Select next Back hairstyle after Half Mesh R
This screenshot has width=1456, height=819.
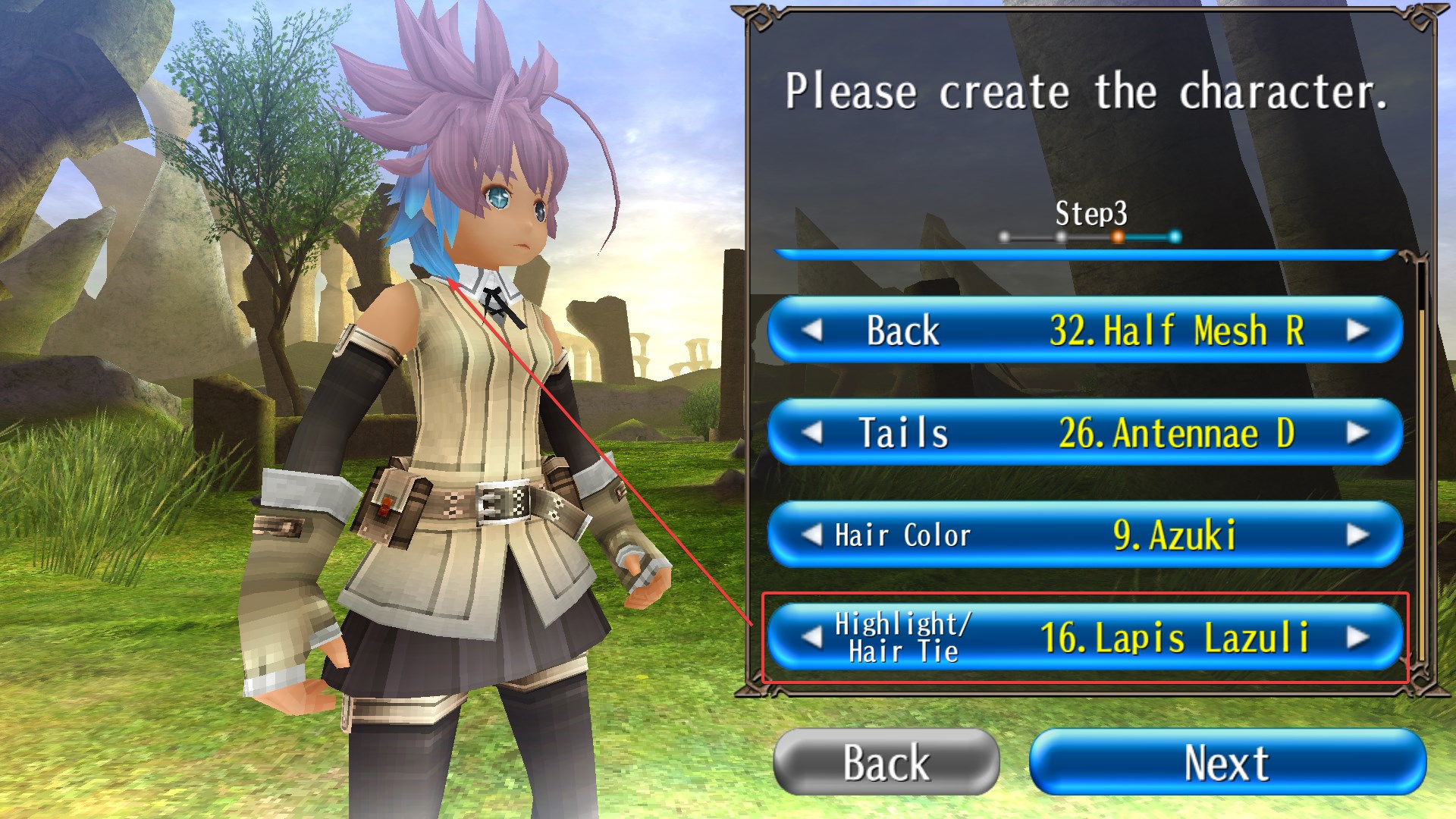coord(1357,331)
